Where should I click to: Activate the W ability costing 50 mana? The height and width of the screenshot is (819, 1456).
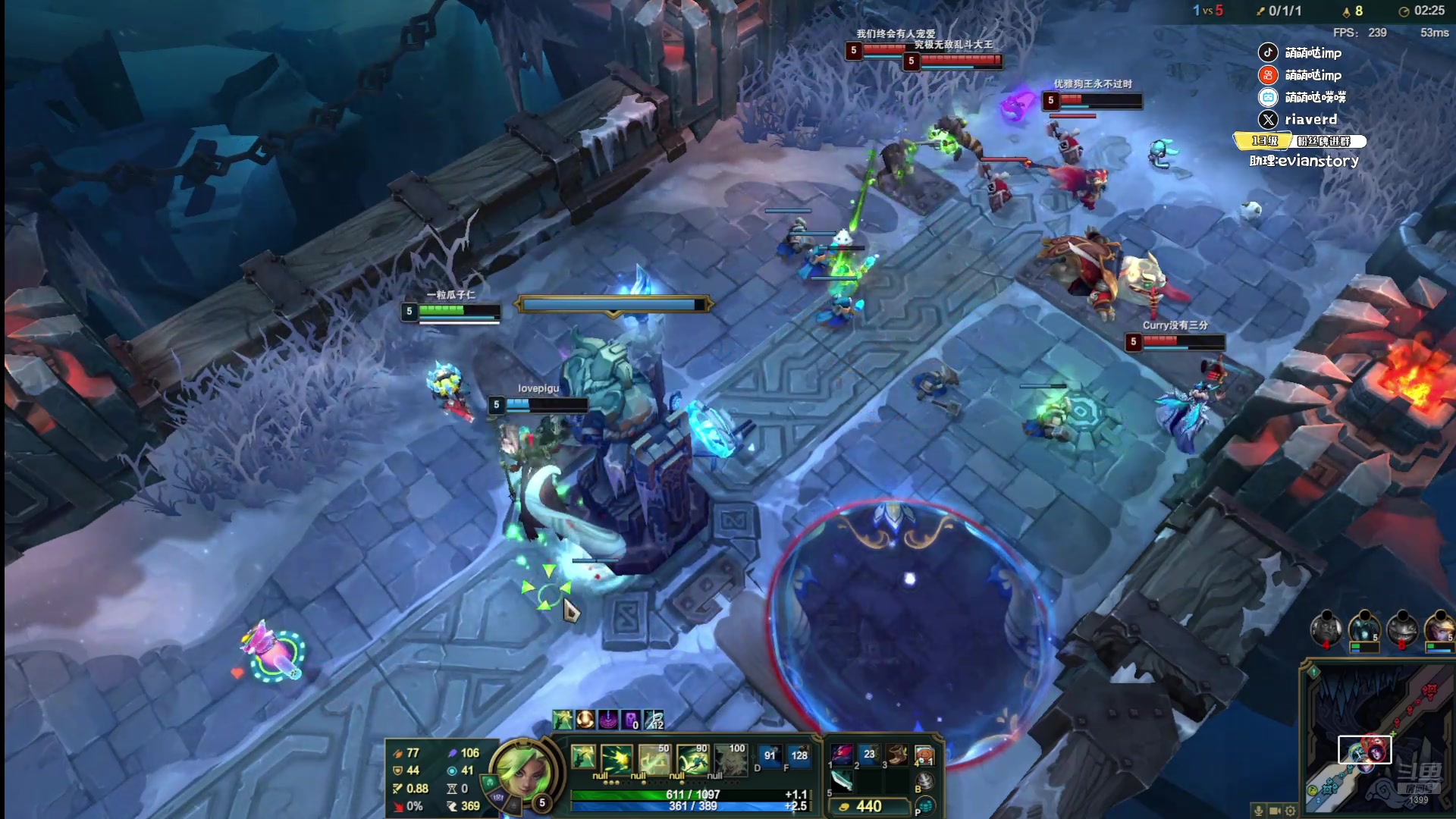tap(654, 758)
